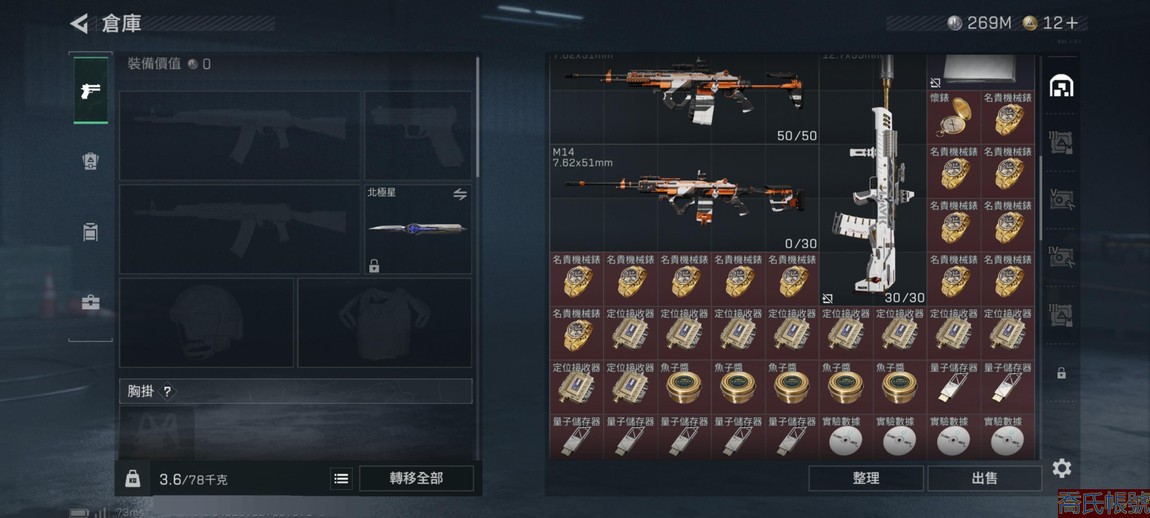
Task: Open the locked stash page icon
Action: coord(1061,373)
